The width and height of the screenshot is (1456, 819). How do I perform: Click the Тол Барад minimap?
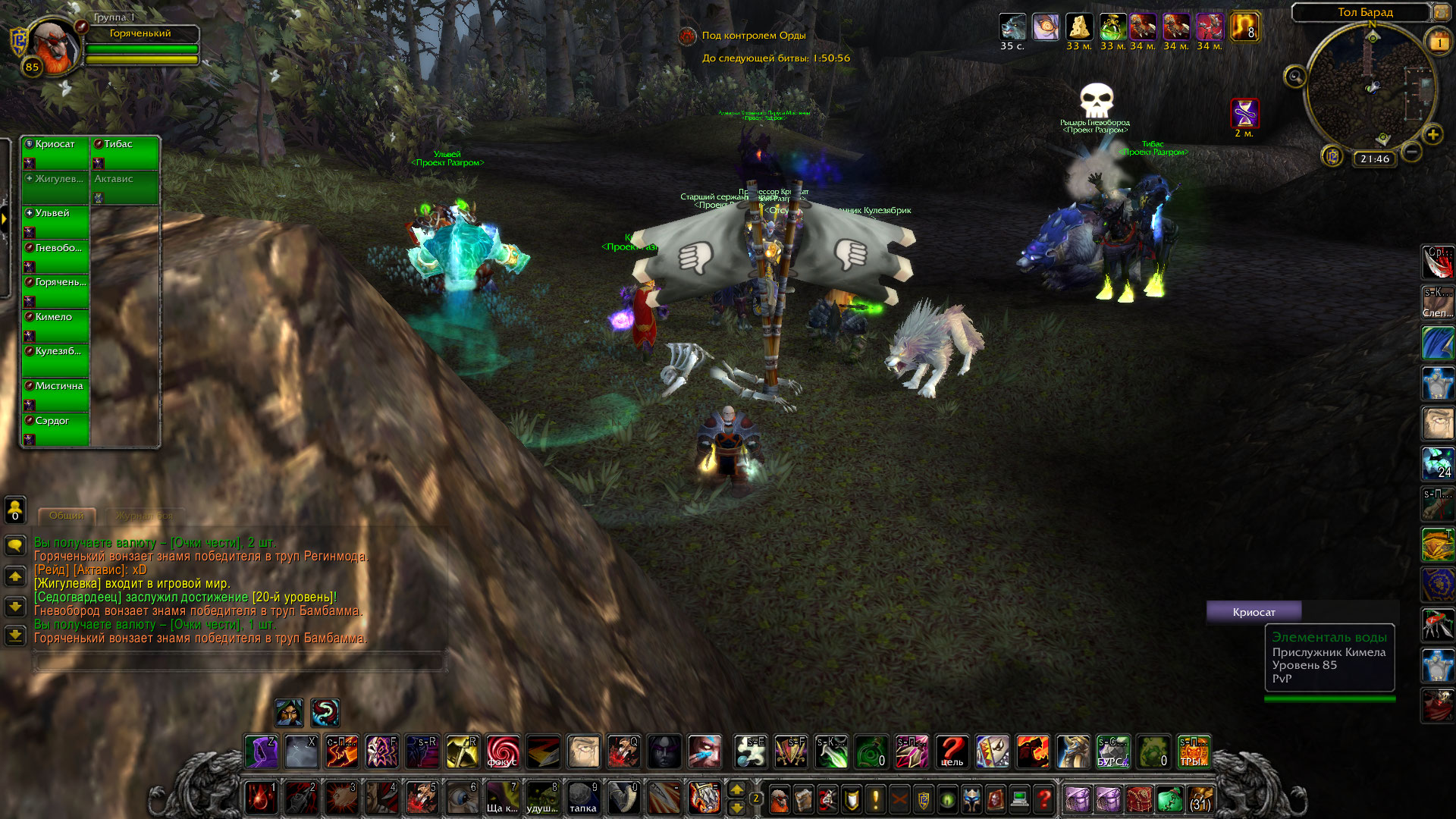click(1371, 87)
